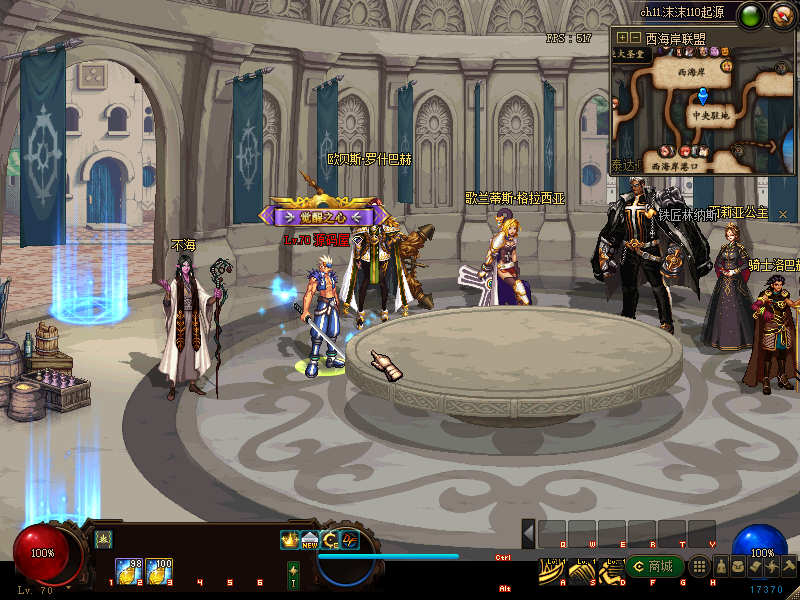Open the grid menu button beside 商城

pos(700,567)
